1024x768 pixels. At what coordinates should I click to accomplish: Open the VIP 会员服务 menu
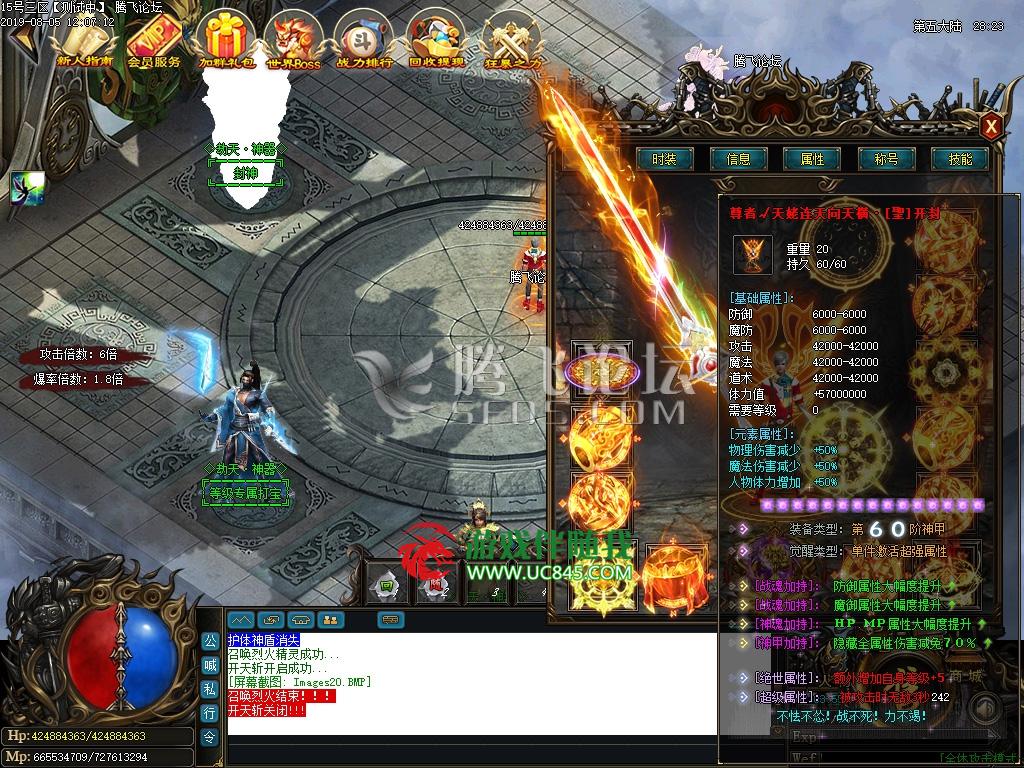click(154, 41)
